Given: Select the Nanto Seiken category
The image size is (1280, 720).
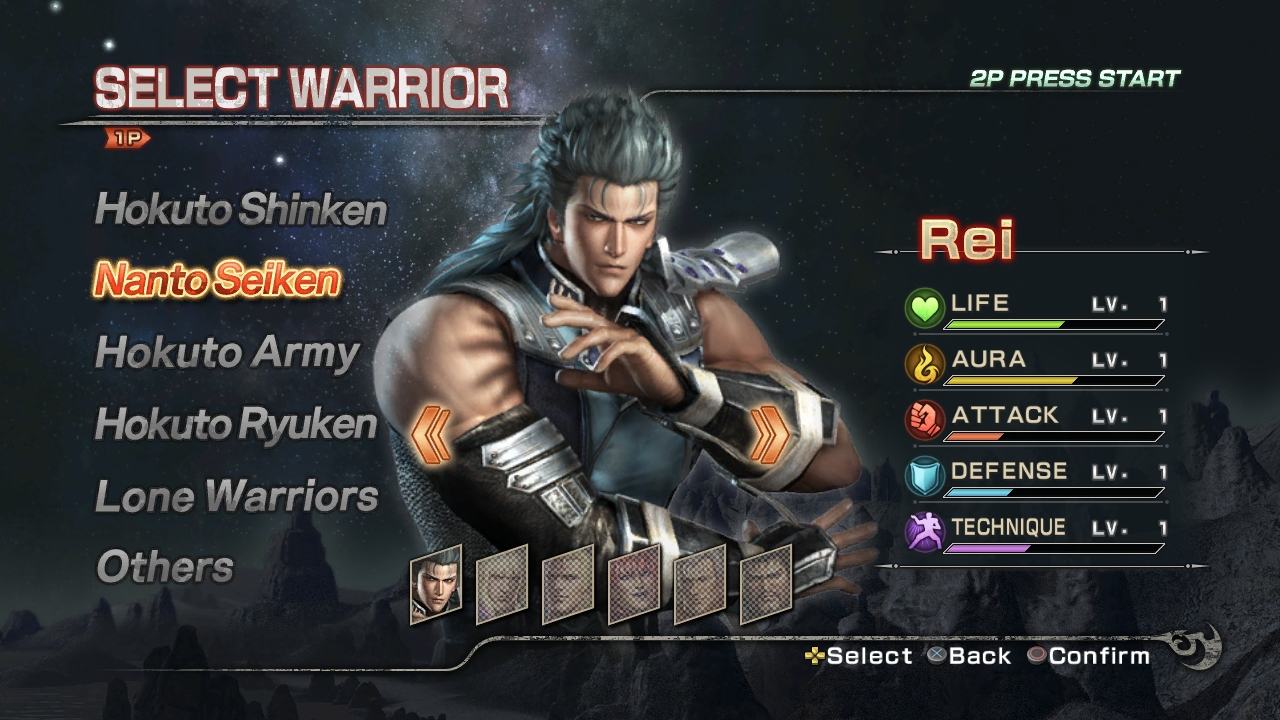Looking at the screenshot, I should click(216, 281).
